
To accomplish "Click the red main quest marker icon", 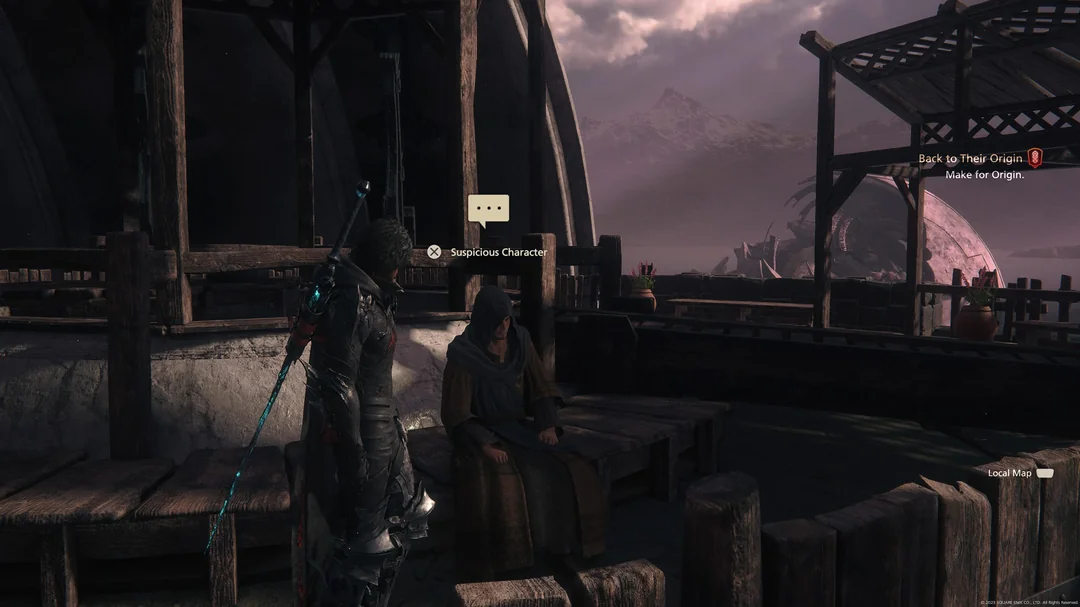I will coord(1035,158).
